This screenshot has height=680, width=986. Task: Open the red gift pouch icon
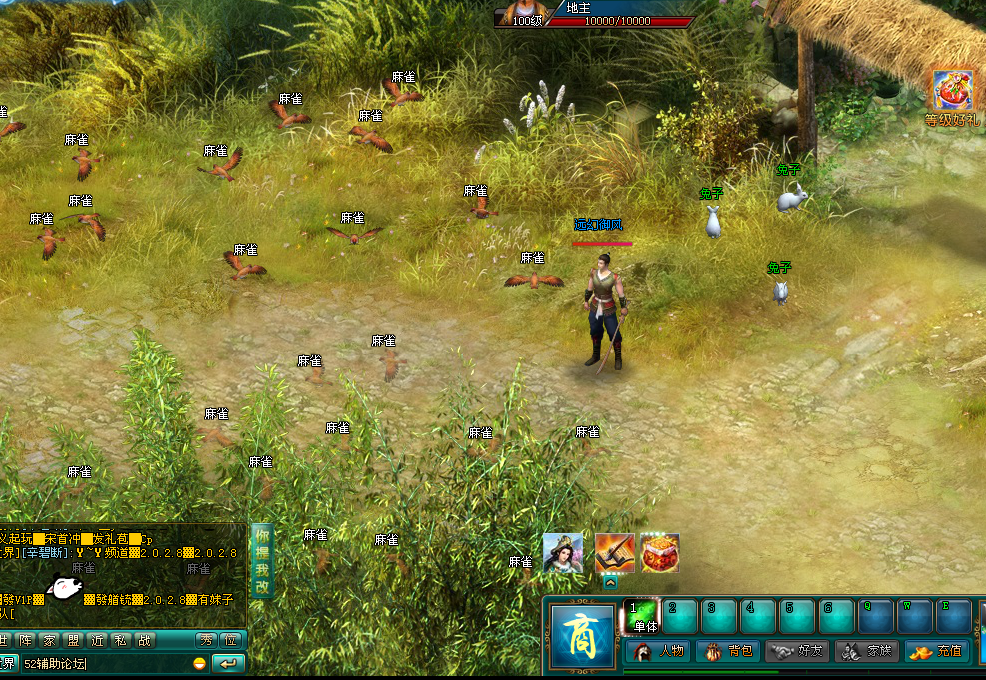(x=659, y=553)
